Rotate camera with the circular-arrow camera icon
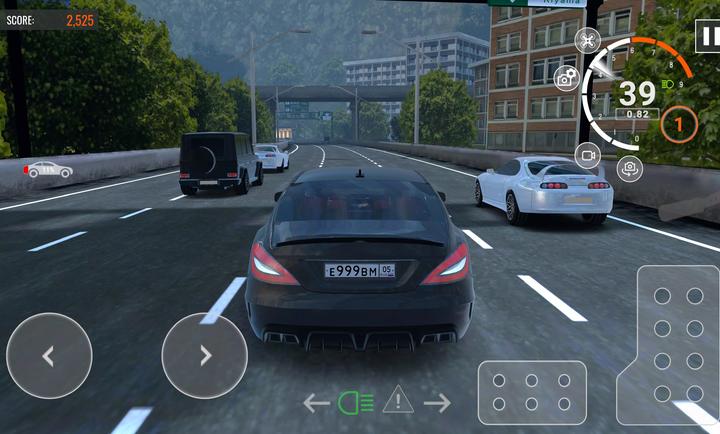 click(629, 169)
